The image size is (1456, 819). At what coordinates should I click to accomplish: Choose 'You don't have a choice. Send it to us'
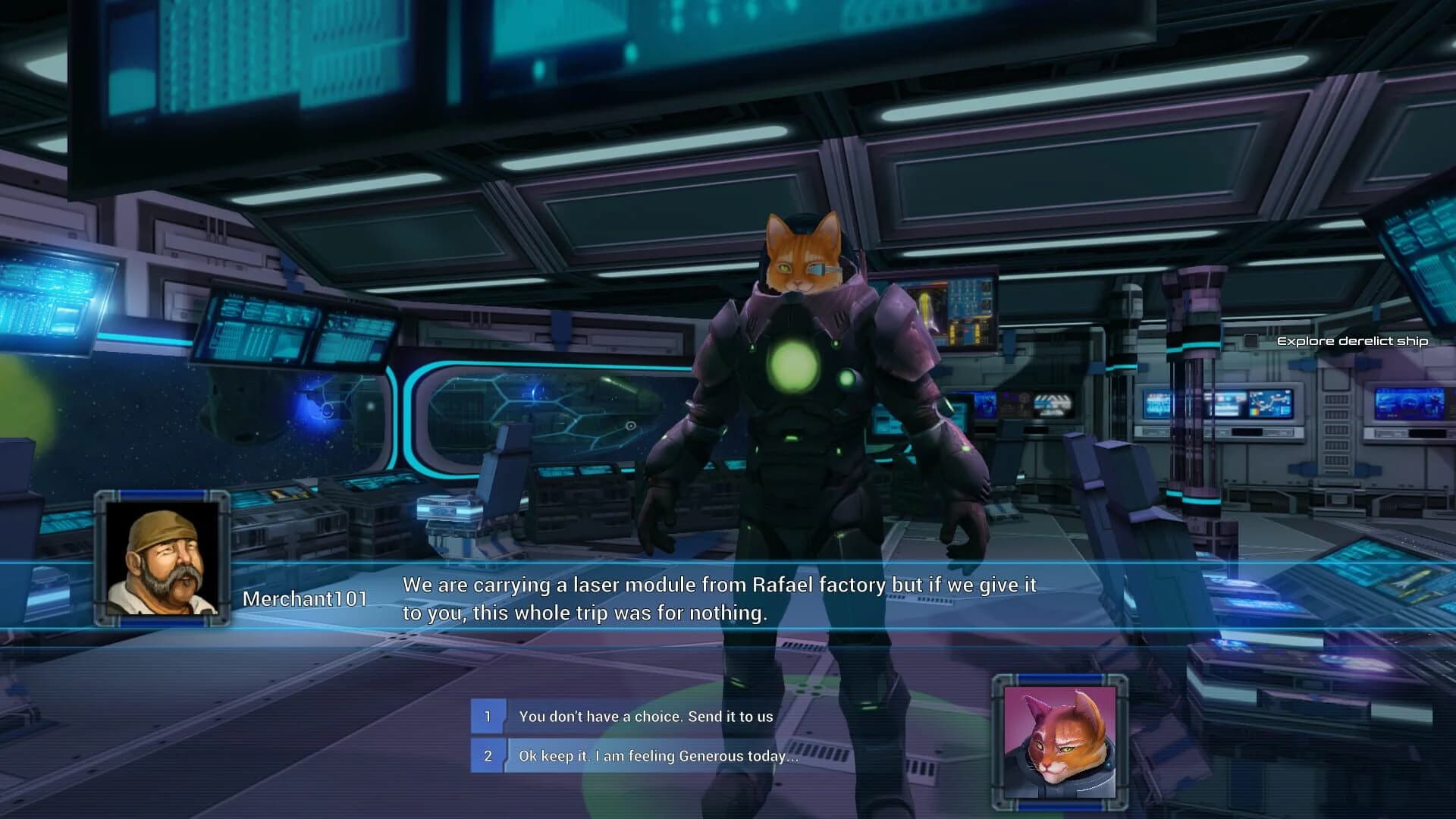click(x=645, y=715)
